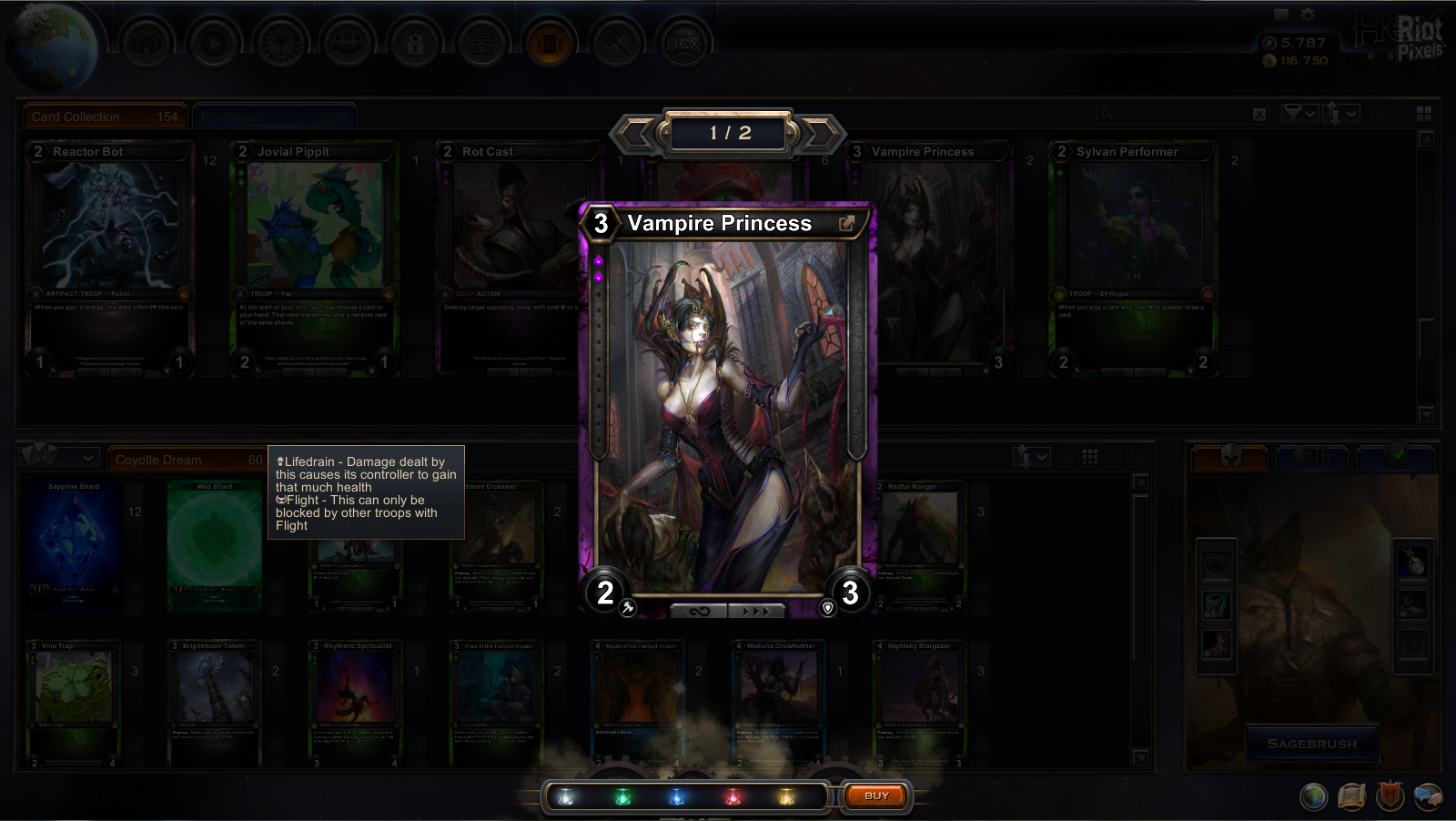Open the treasure chest icon in top bar
This screenshot has height=821, width=1456.
click(480, 44)
